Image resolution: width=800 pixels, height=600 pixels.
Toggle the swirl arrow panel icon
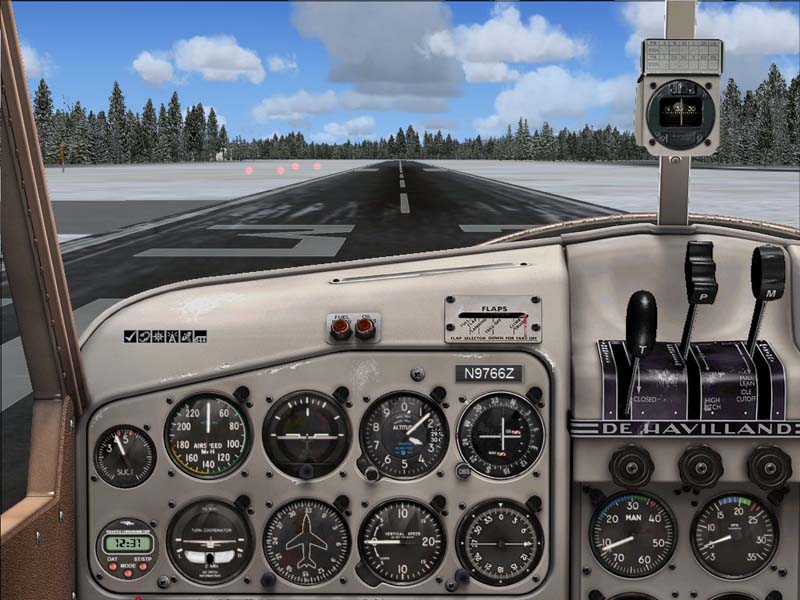coord(144,337)
